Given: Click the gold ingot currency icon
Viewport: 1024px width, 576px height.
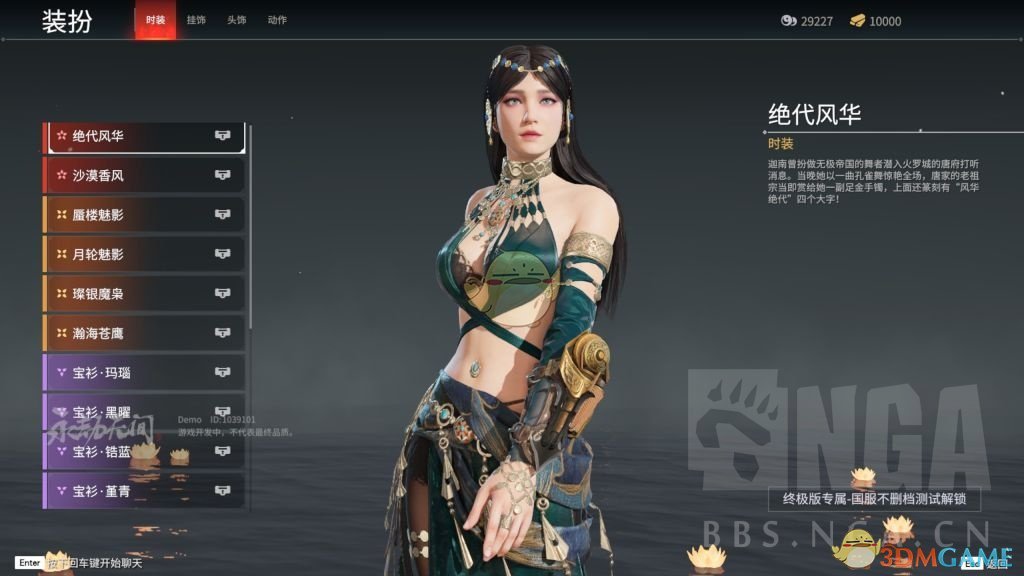Looking at the screenshot, I should [857, 21].
